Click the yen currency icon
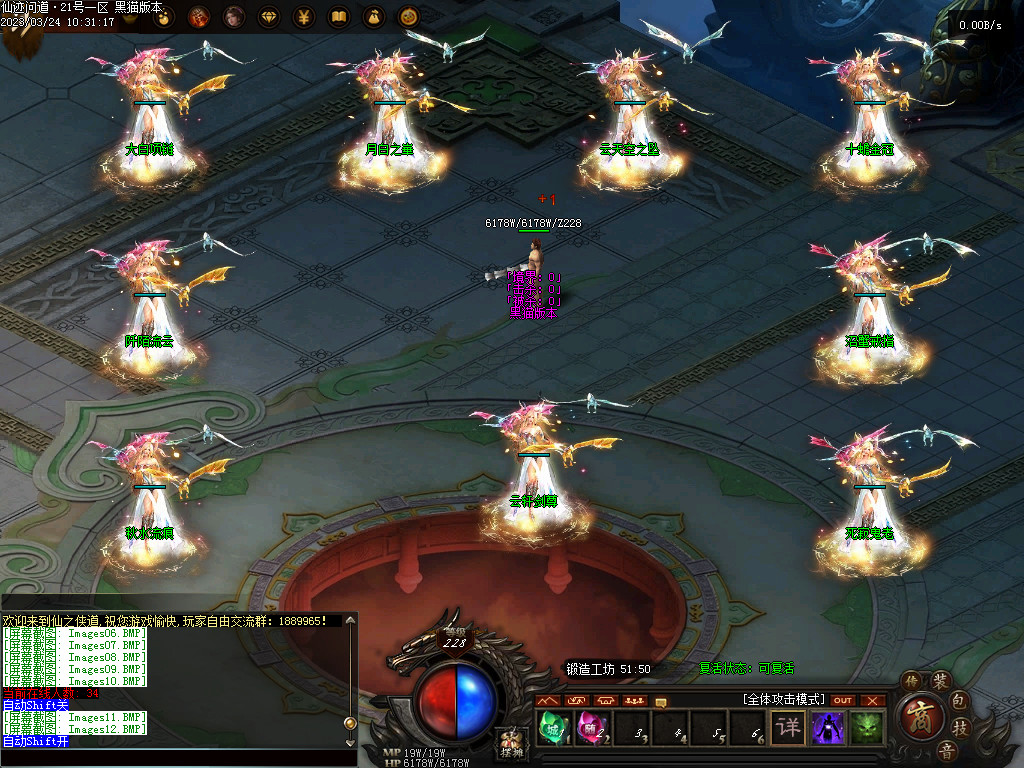The height and width of the screenshot is (768, 1024). tap(304, 16)
